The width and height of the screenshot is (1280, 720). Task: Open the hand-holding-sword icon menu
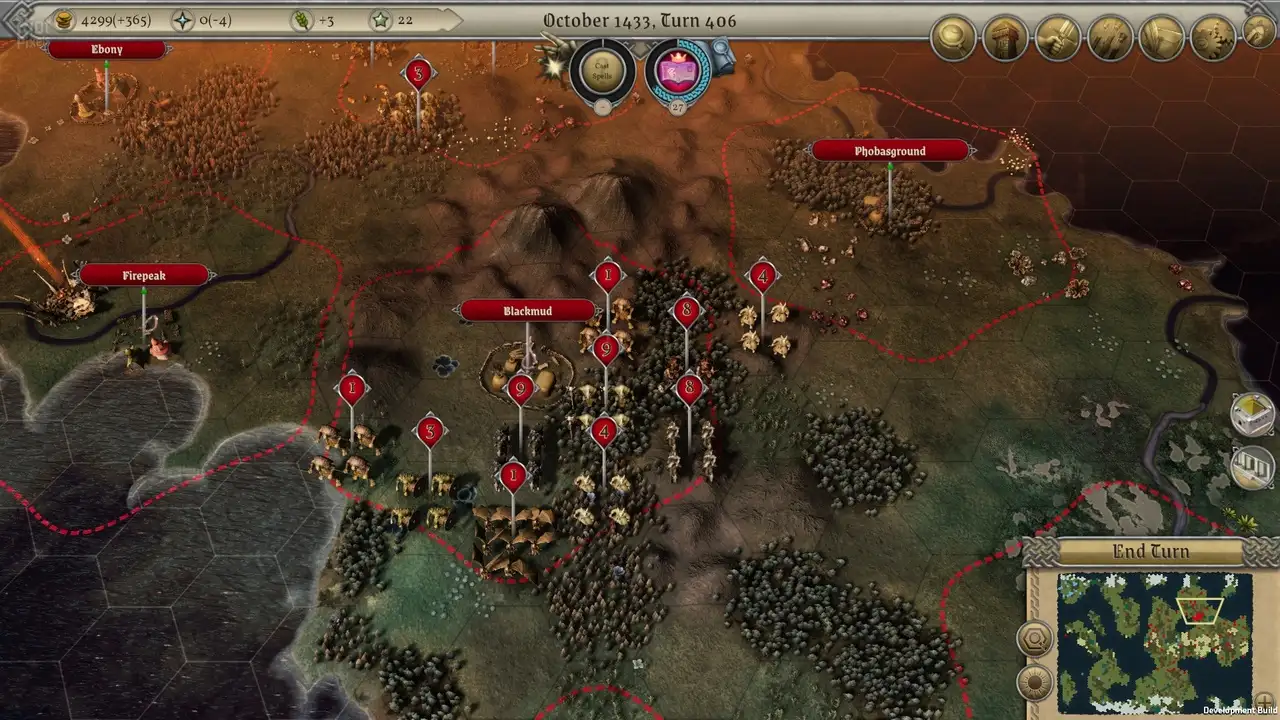[1057, 38]
